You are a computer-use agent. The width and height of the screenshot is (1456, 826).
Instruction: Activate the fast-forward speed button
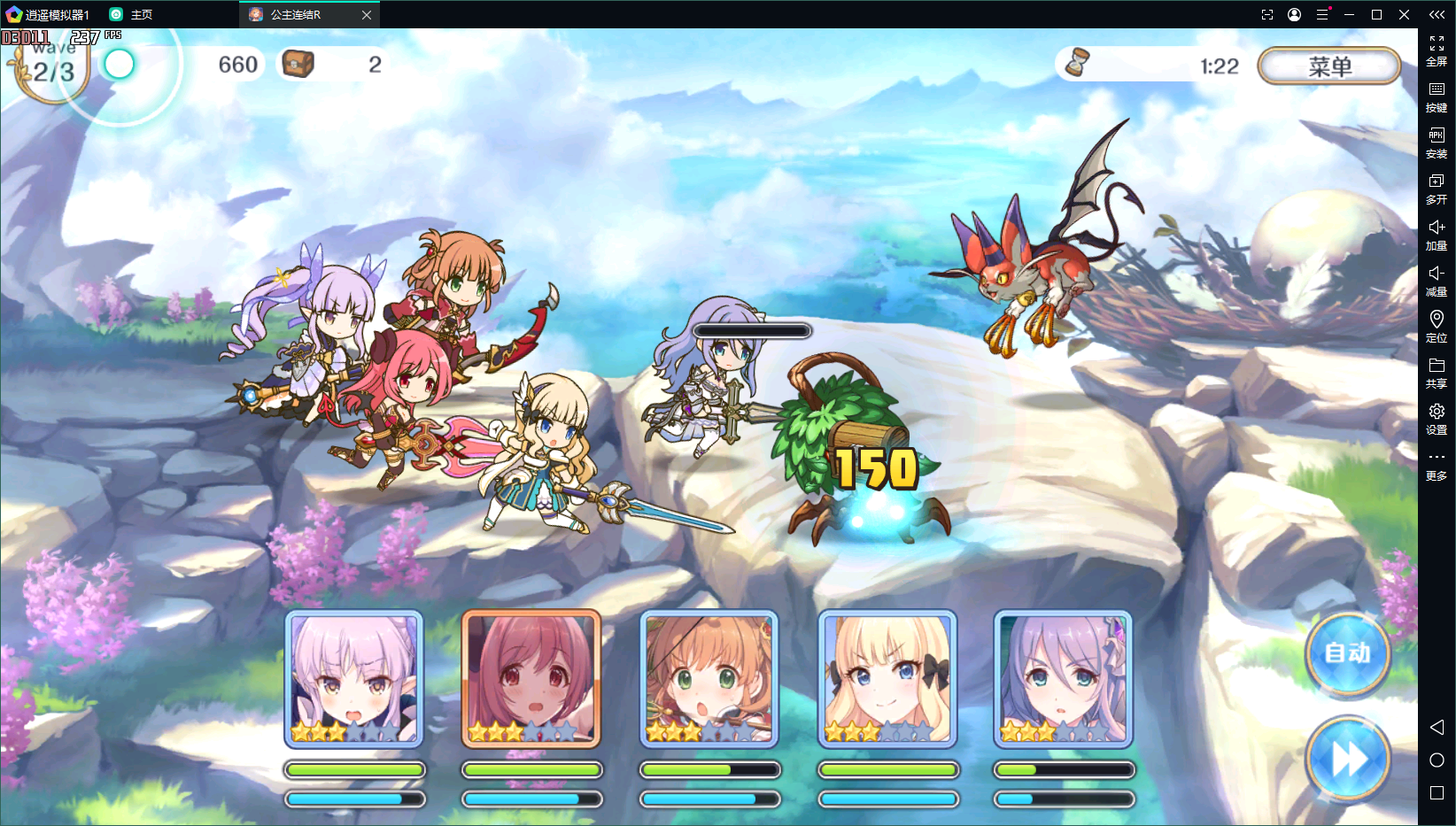point(1347,759)
